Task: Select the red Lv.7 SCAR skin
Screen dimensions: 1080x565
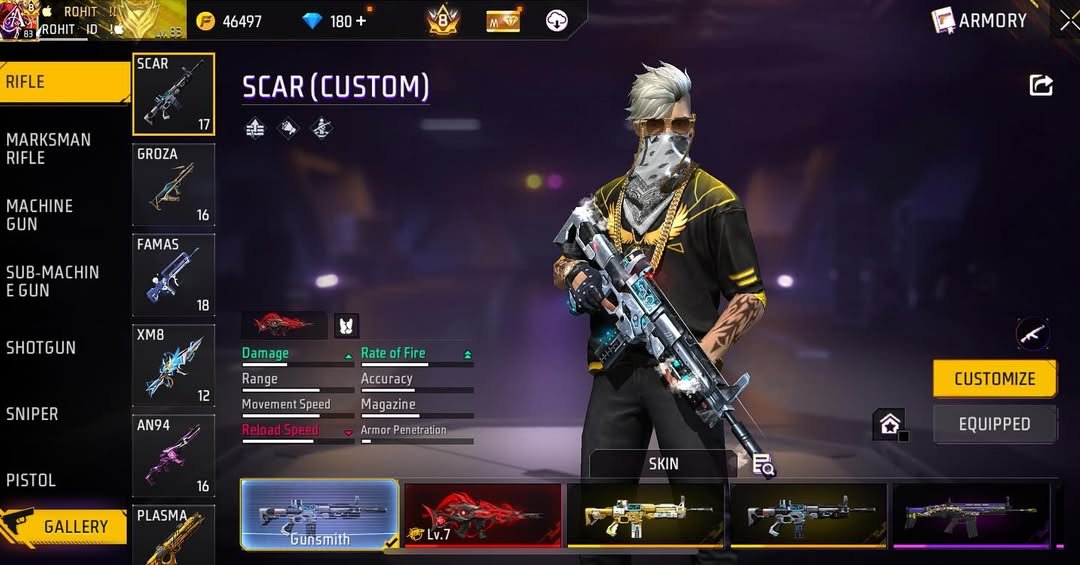Action: point(483,514)
